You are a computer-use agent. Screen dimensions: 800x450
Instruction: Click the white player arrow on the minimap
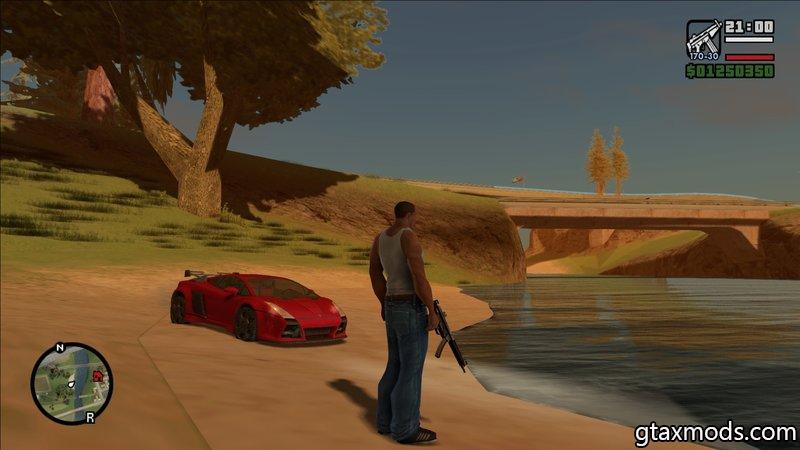pos(73,384)
